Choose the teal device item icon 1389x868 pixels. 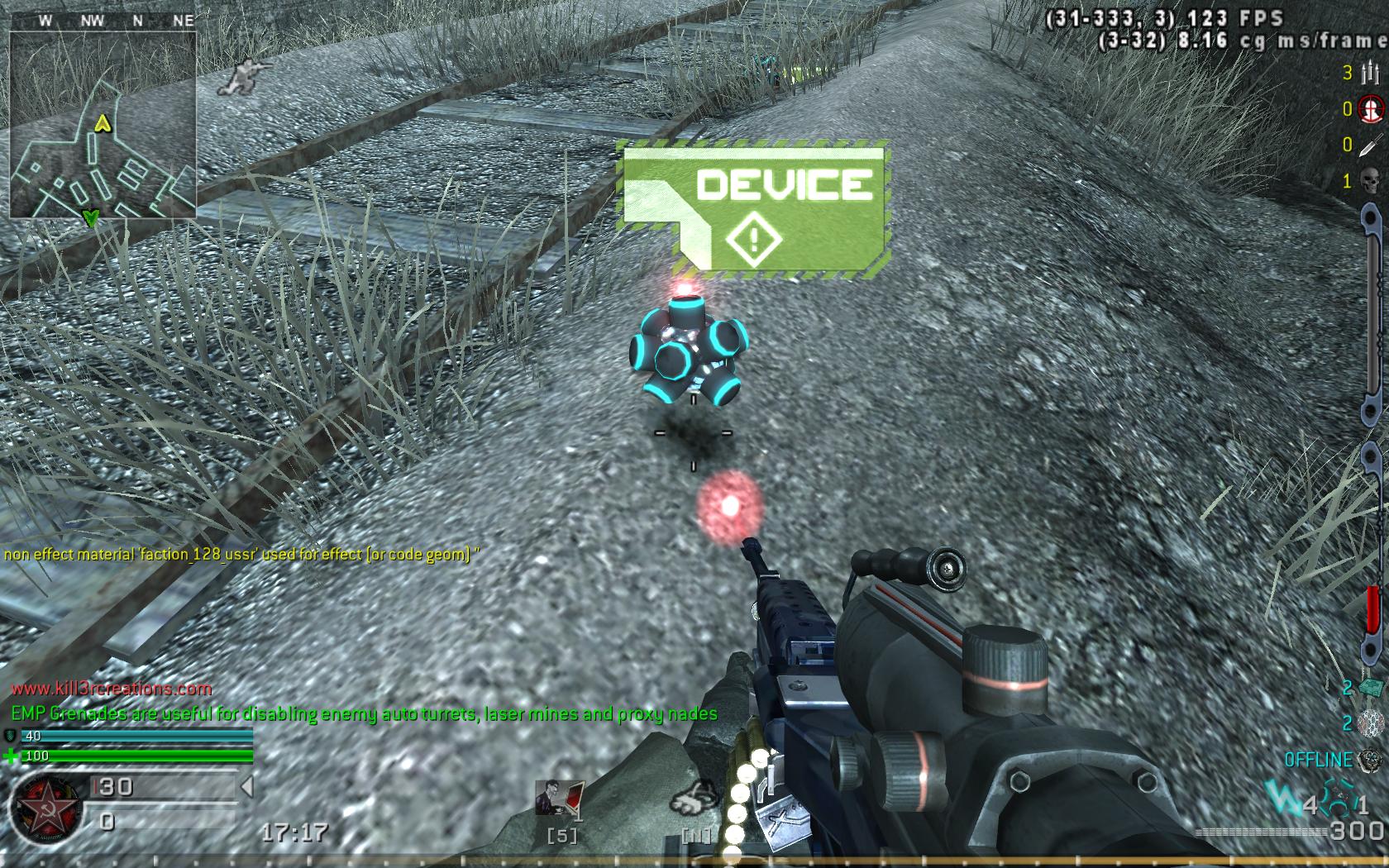pos(1371,688)
